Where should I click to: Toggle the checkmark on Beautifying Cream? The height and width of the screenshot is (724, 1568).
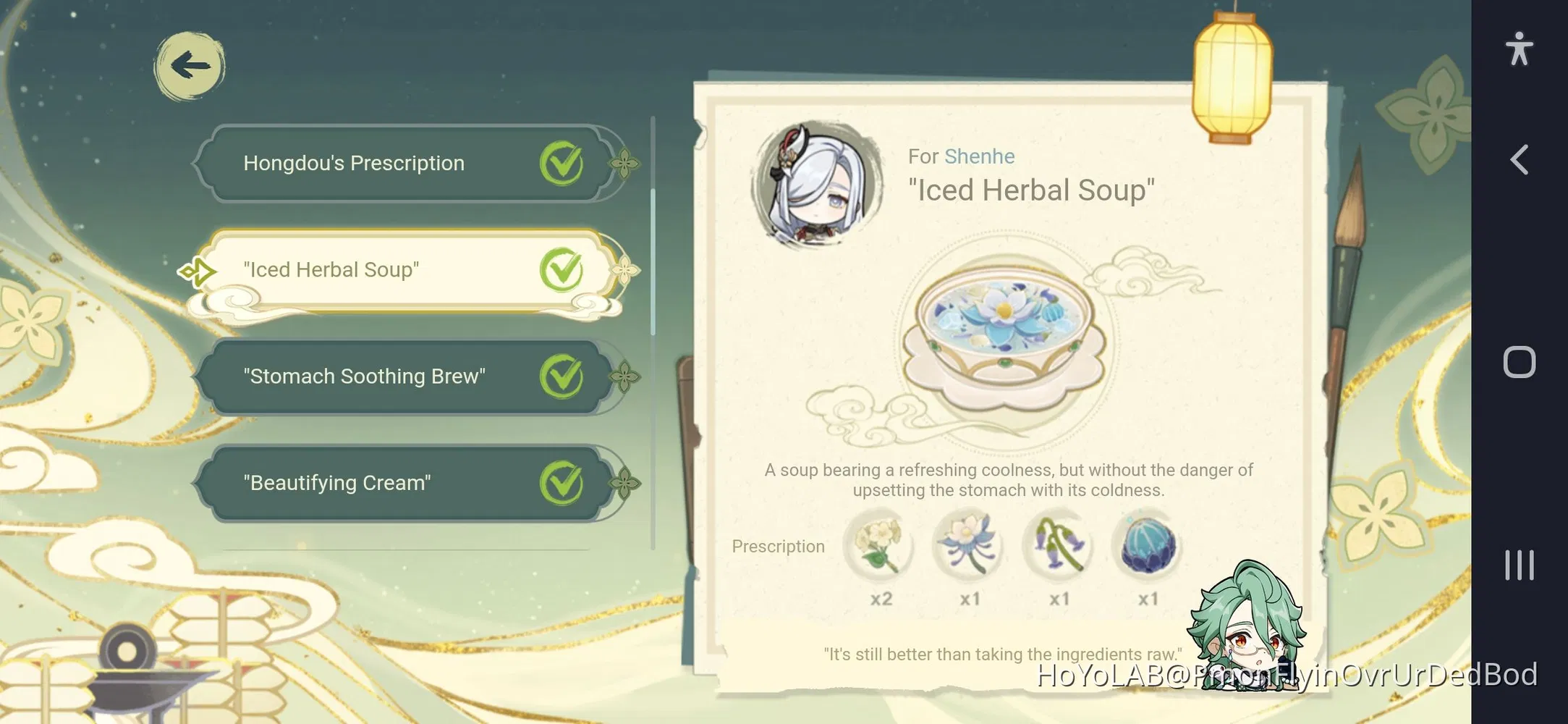561,482
